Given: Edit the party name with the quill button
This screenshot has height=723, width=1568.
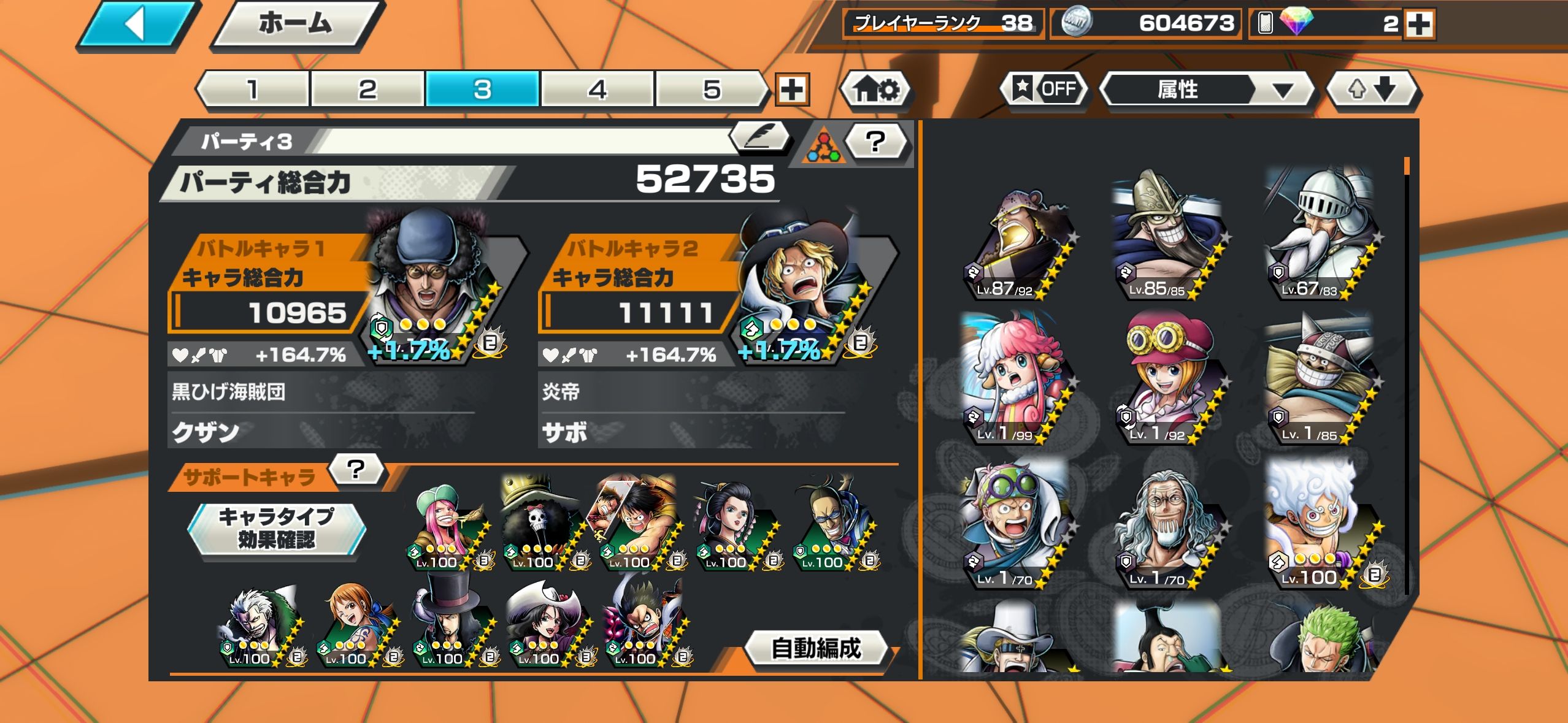Looking at the screenshot, I should click(x=761, y=137).
